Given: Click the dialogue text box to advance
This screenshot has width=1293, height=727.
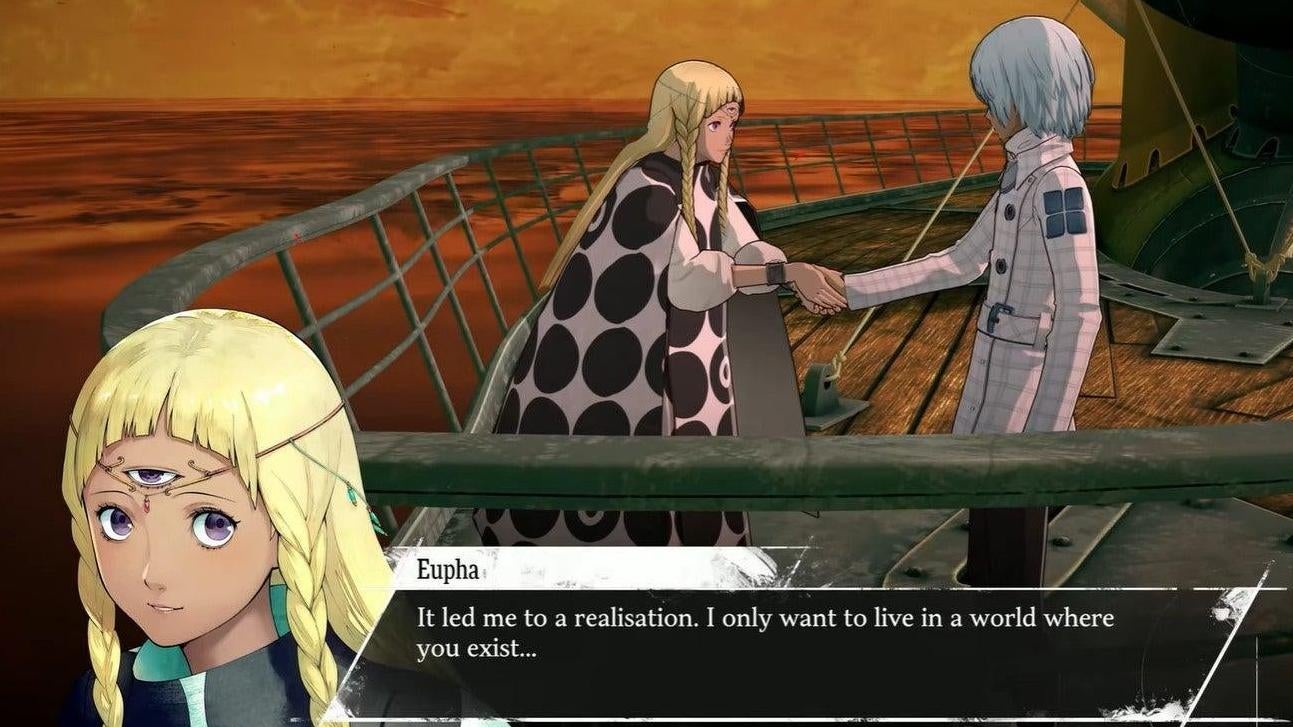Looking at the screenshot, I should coord(800,630).
